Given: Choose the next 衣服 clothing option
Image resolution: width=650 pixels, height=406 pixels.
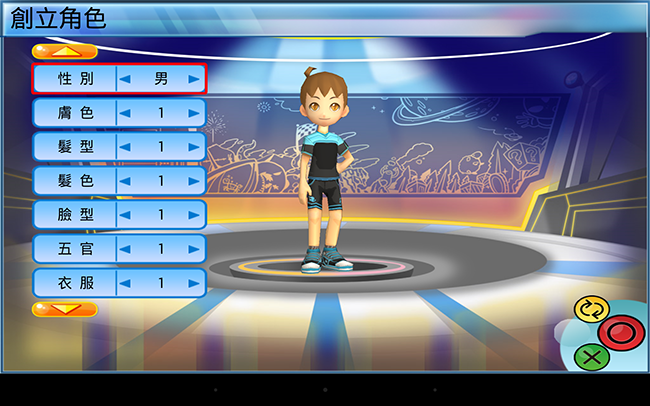Looking at the screenshot, I should pos(194,283).
